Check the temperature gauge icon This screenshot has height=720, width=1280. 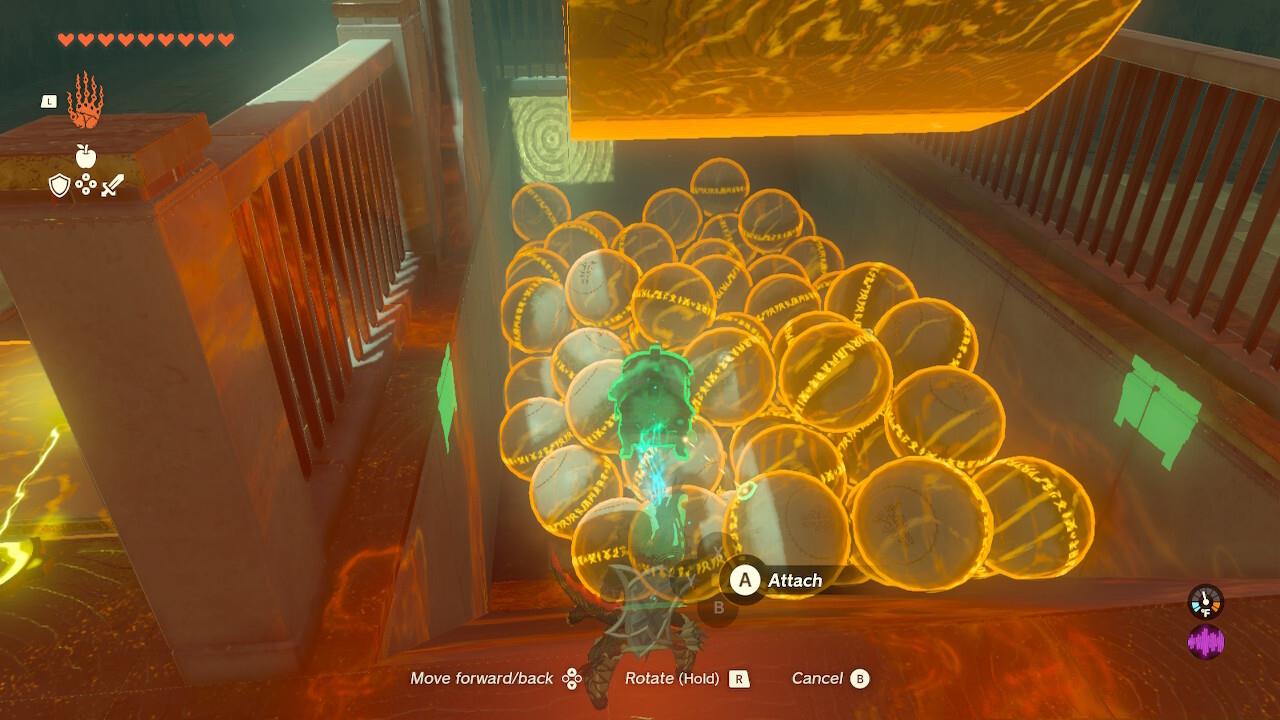tap(1205, 603)
